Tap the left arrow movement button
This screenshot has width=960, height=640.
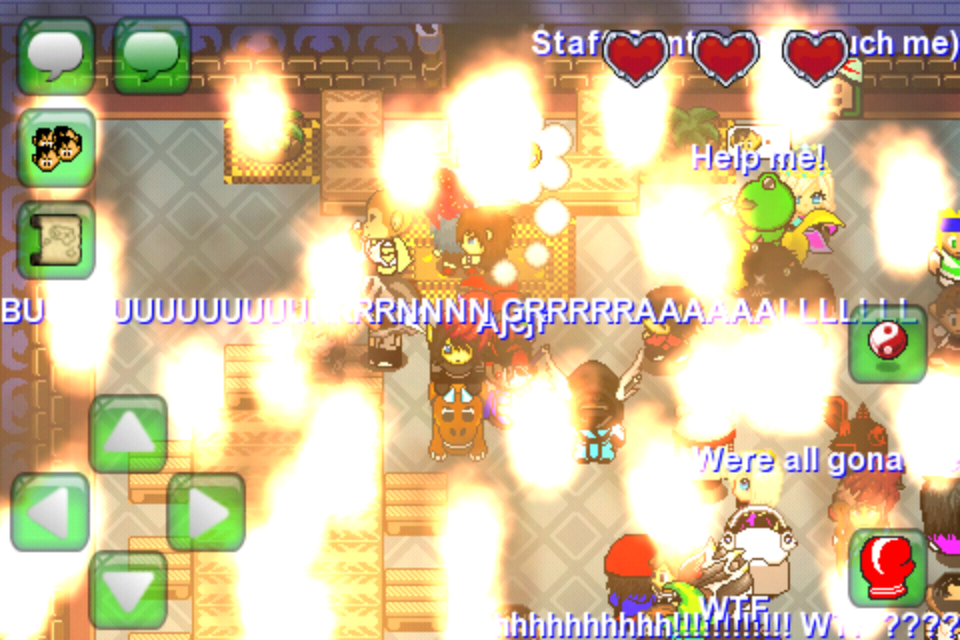click(50, 512)
